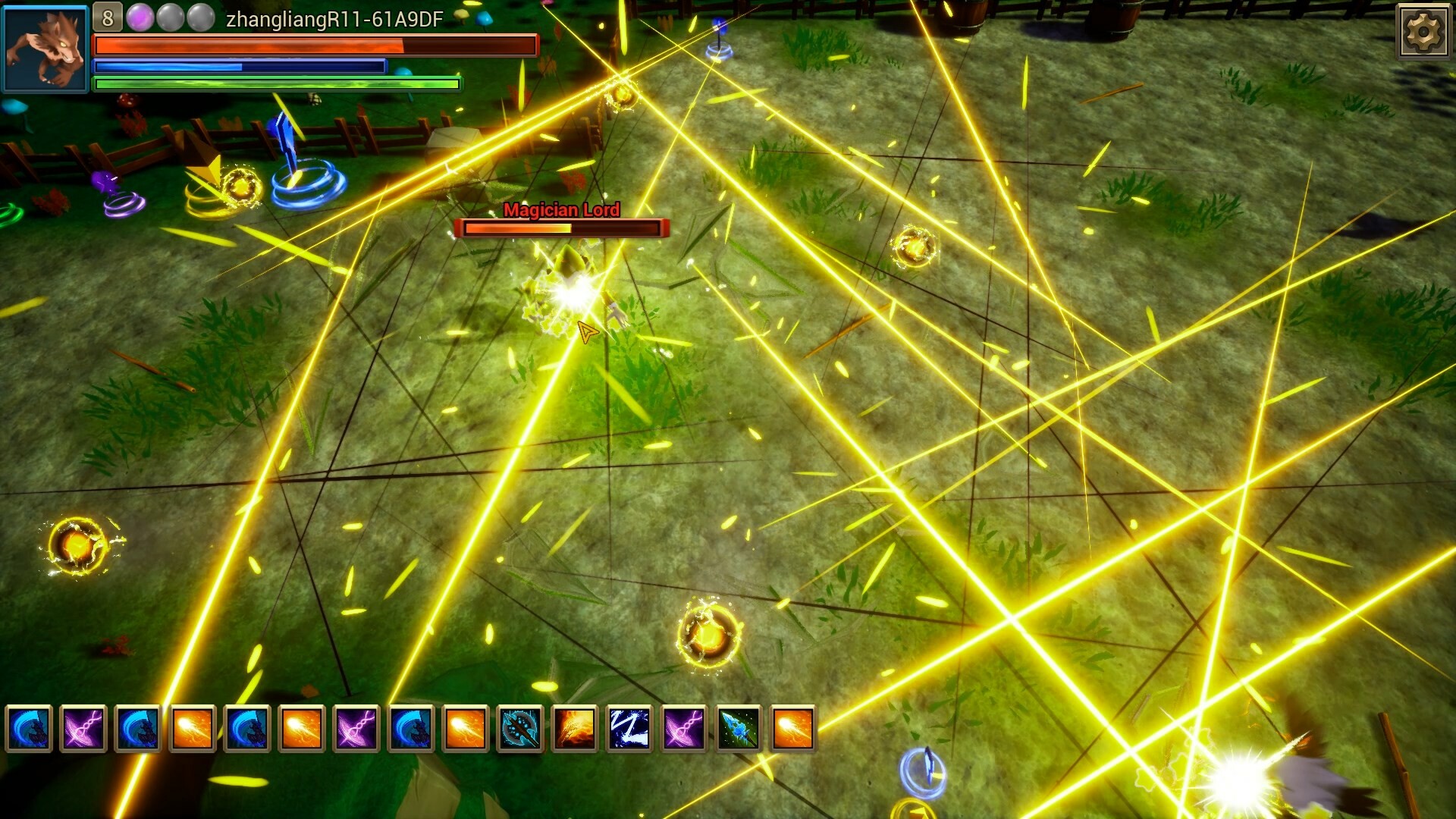This screenshot has height=819, width=1456.
Task: Click the werewolf character portrait
Action: click(x=47, y=49)
